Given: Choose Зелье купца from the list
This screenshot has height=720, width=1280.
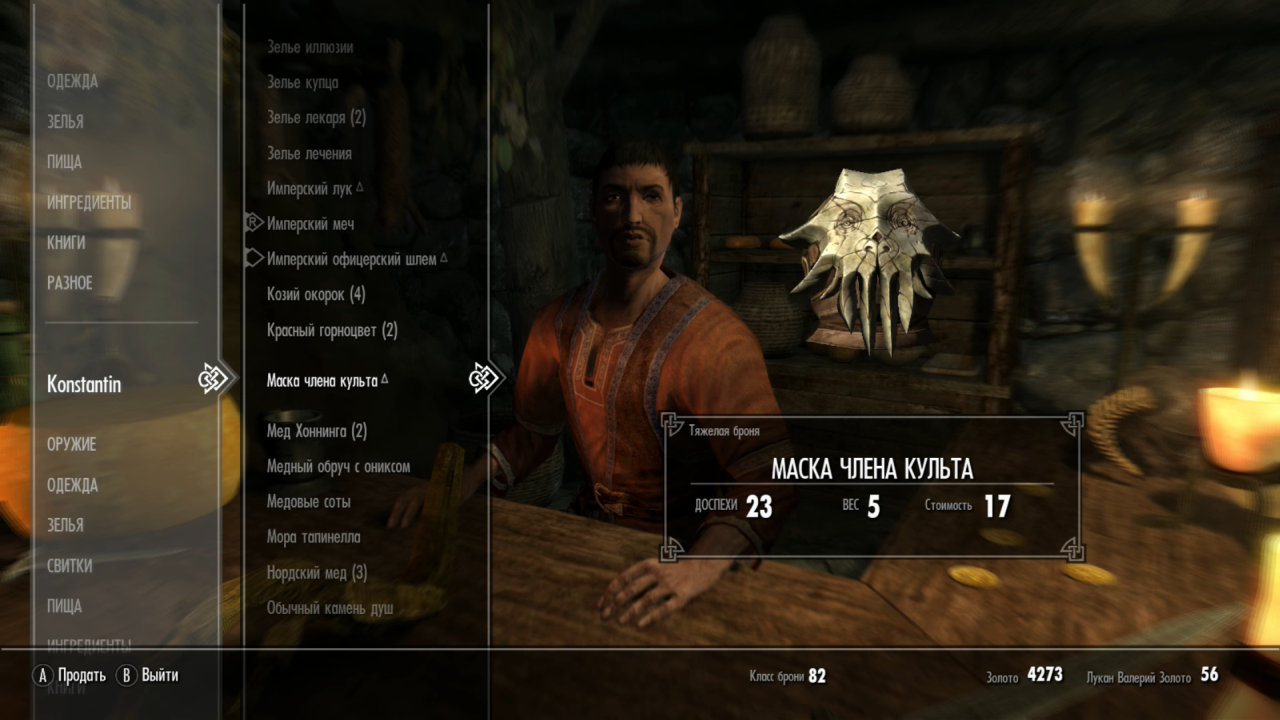Looking at the screenshot, I should tap(302, 83).
